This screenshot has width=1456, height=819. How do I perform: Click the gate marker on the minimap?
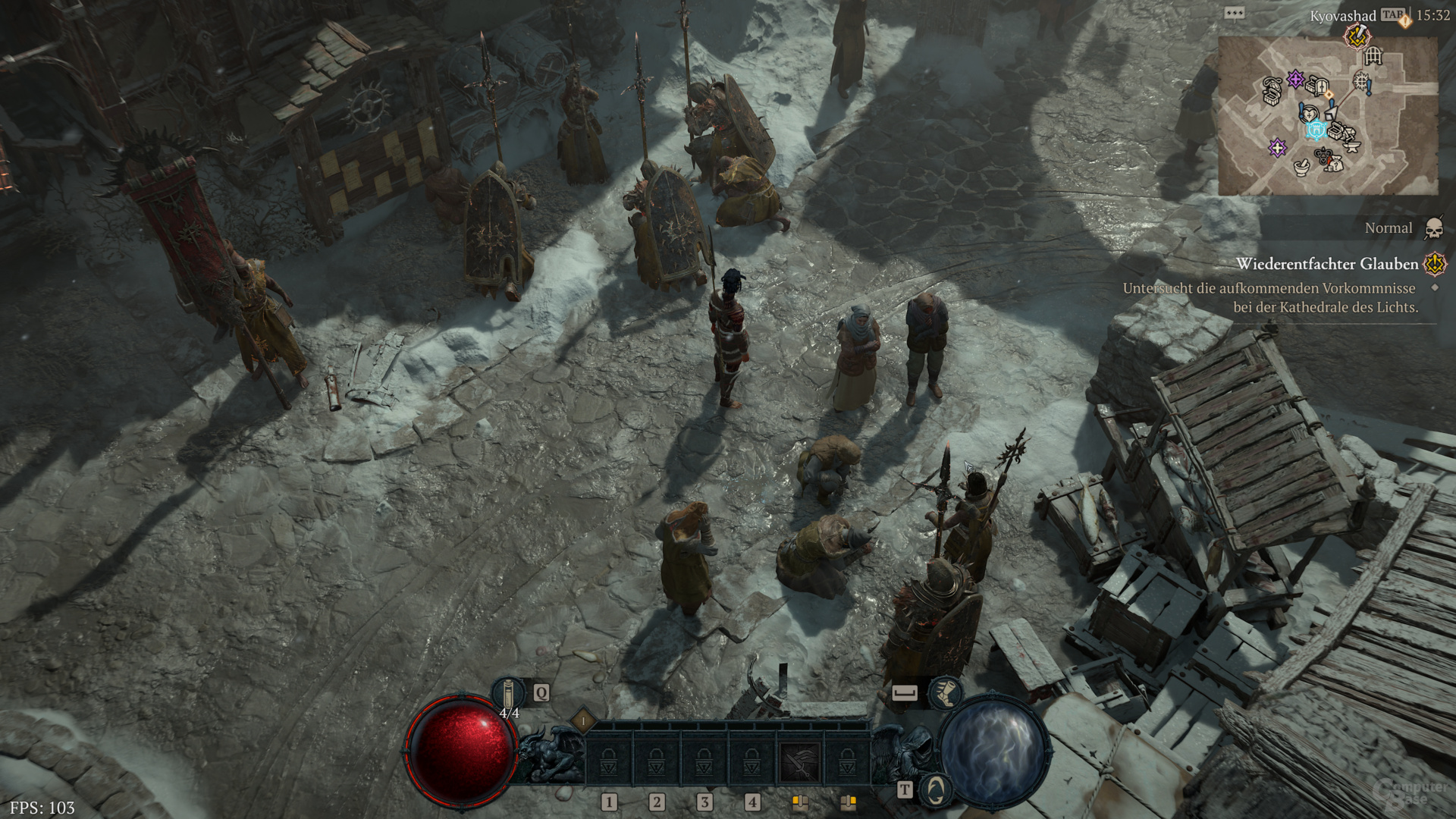(1373, 55)
